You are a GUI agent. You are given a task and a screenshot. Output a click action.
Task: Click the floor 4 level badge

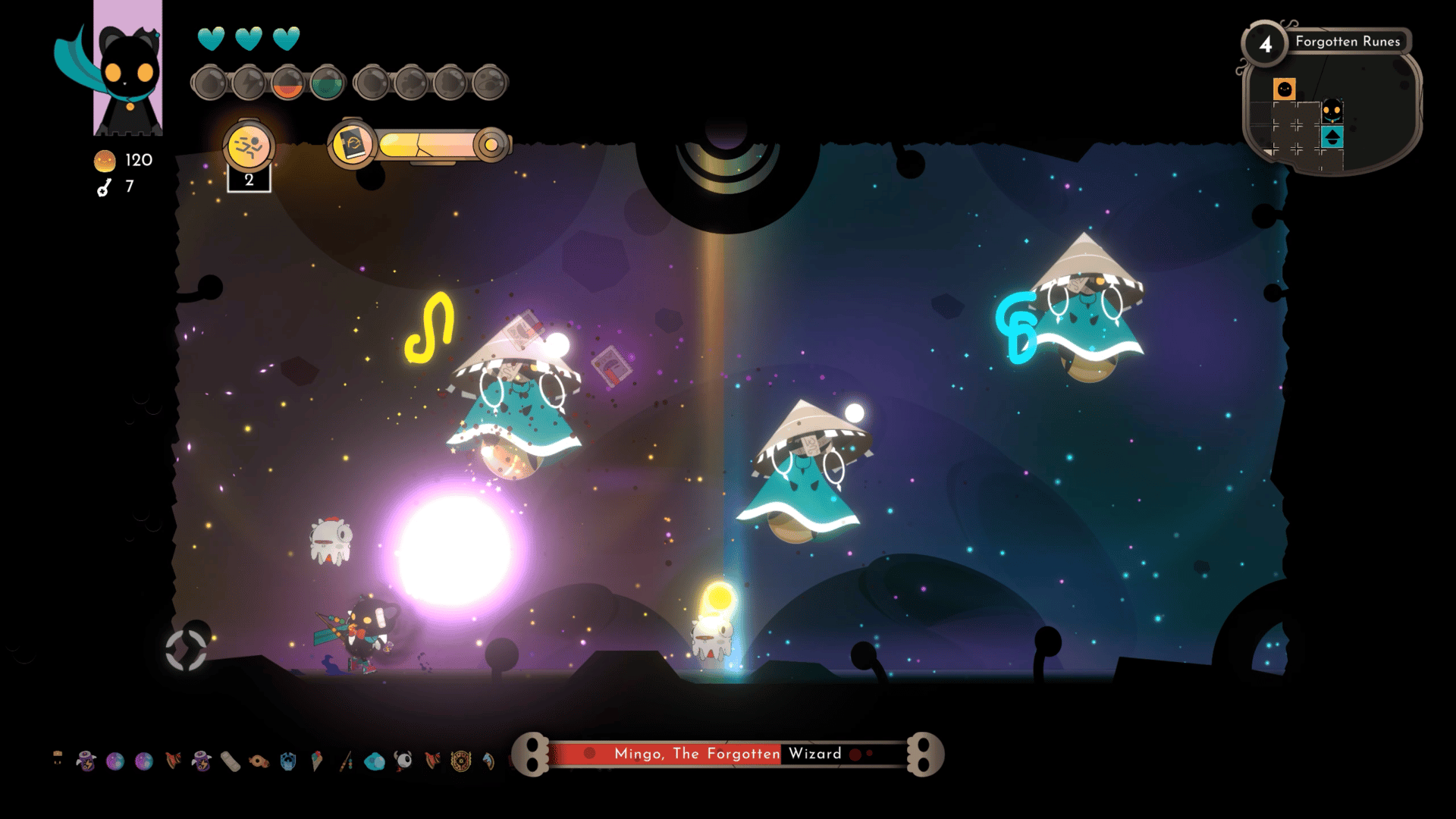point(1266,44)
